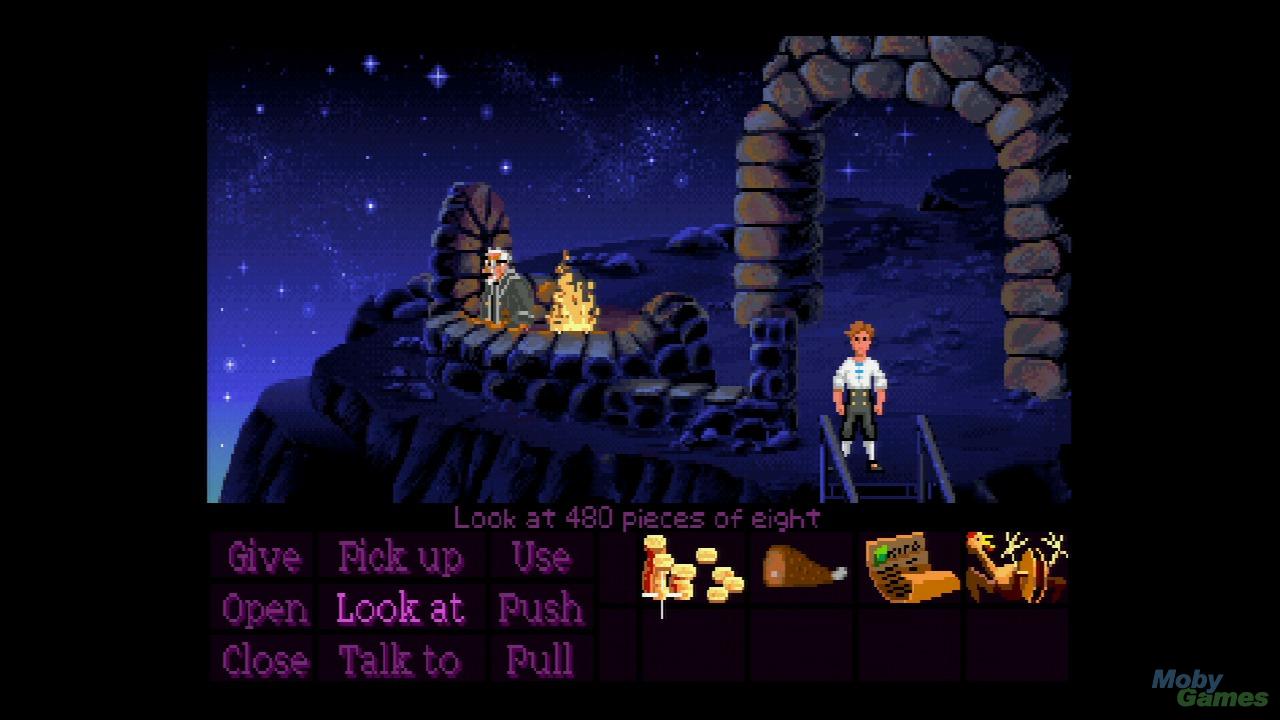This screenshot has width=1280, height=720.
Task: Select the Close verb
Action: pos(264,661)
